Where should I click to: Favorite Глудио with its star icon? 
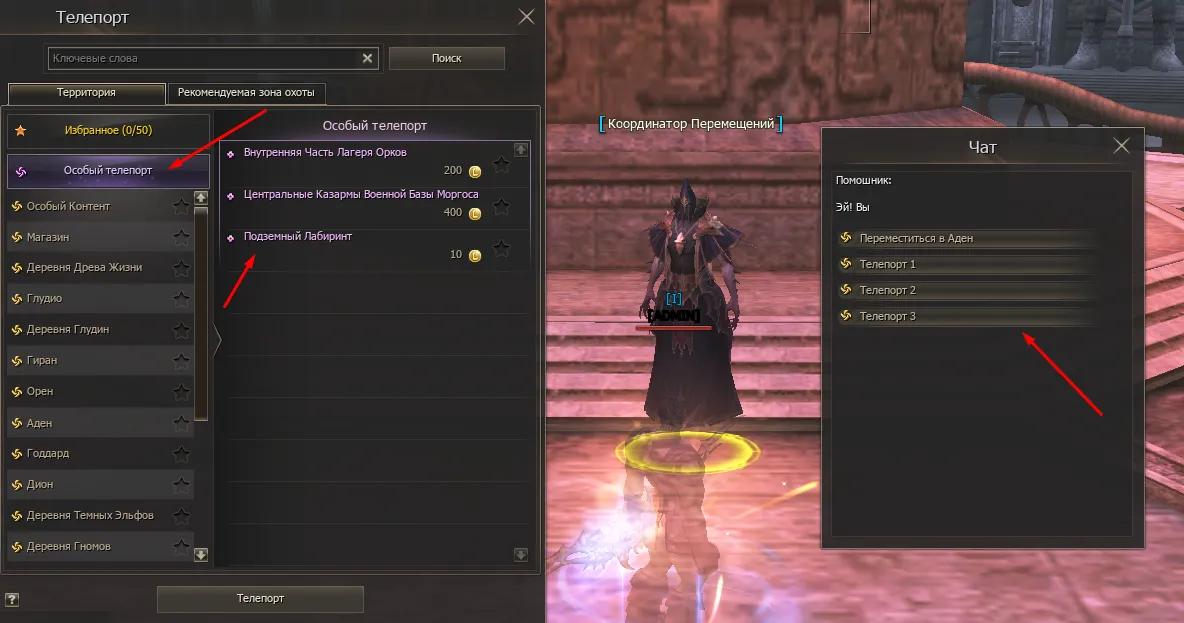181,299
